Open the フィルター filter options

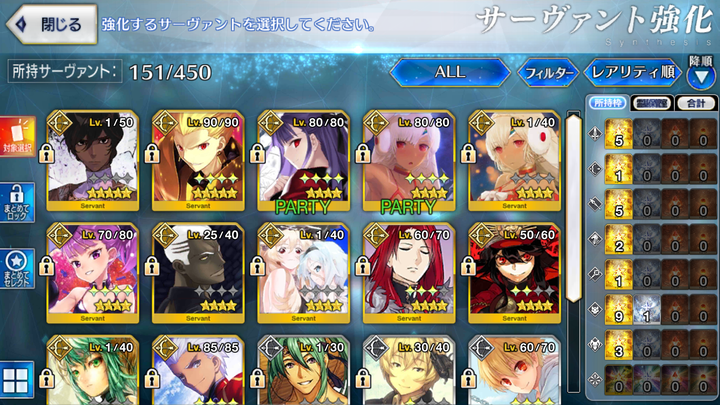coord(547,72)
